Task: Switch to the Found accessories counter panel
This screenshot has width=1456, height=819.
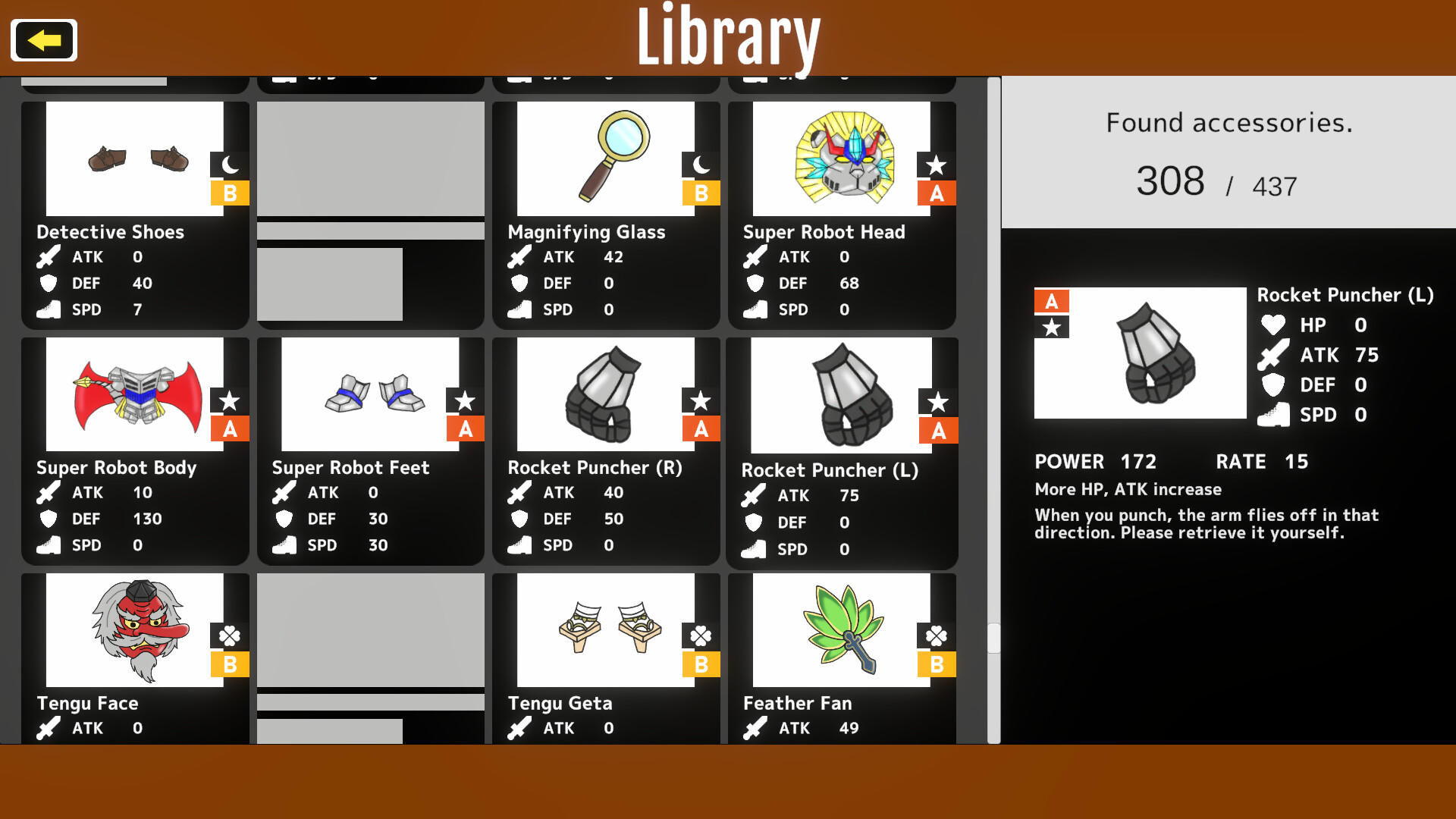Action: (1228, 152)
